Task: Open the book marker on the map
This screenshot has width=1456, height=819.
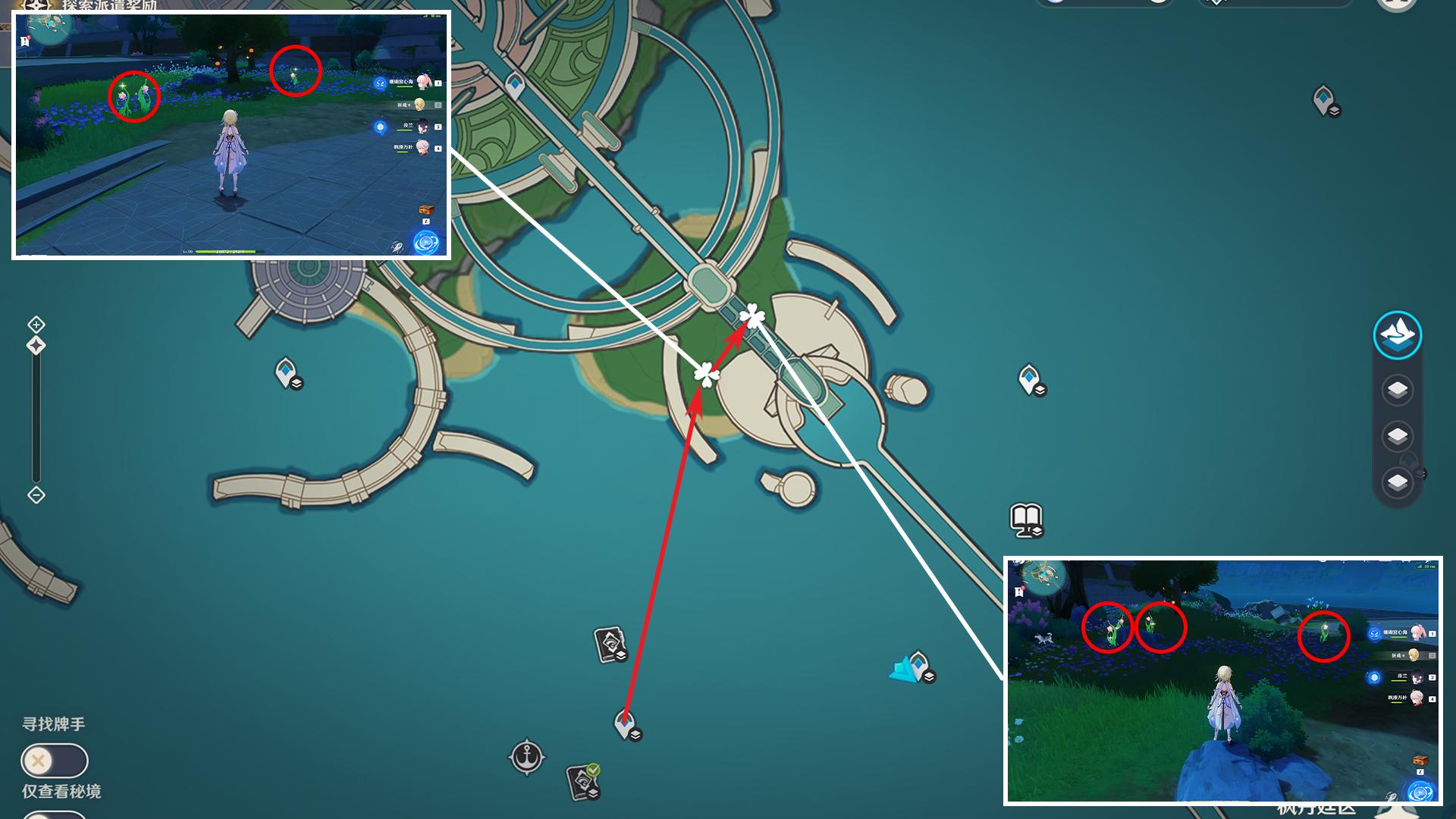Action: (1027, 520)
